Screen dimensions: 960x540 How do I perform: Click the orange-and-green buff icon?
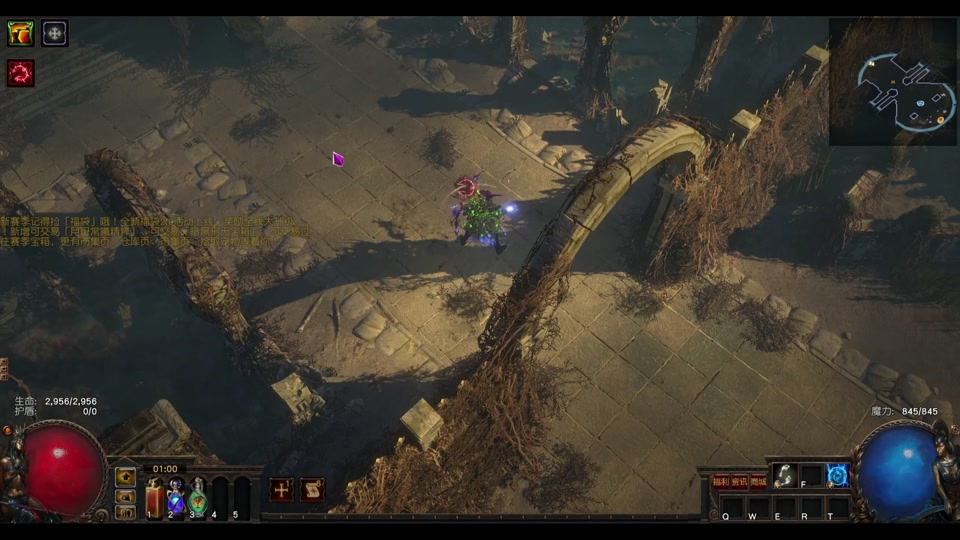click(x=20, y=34)
